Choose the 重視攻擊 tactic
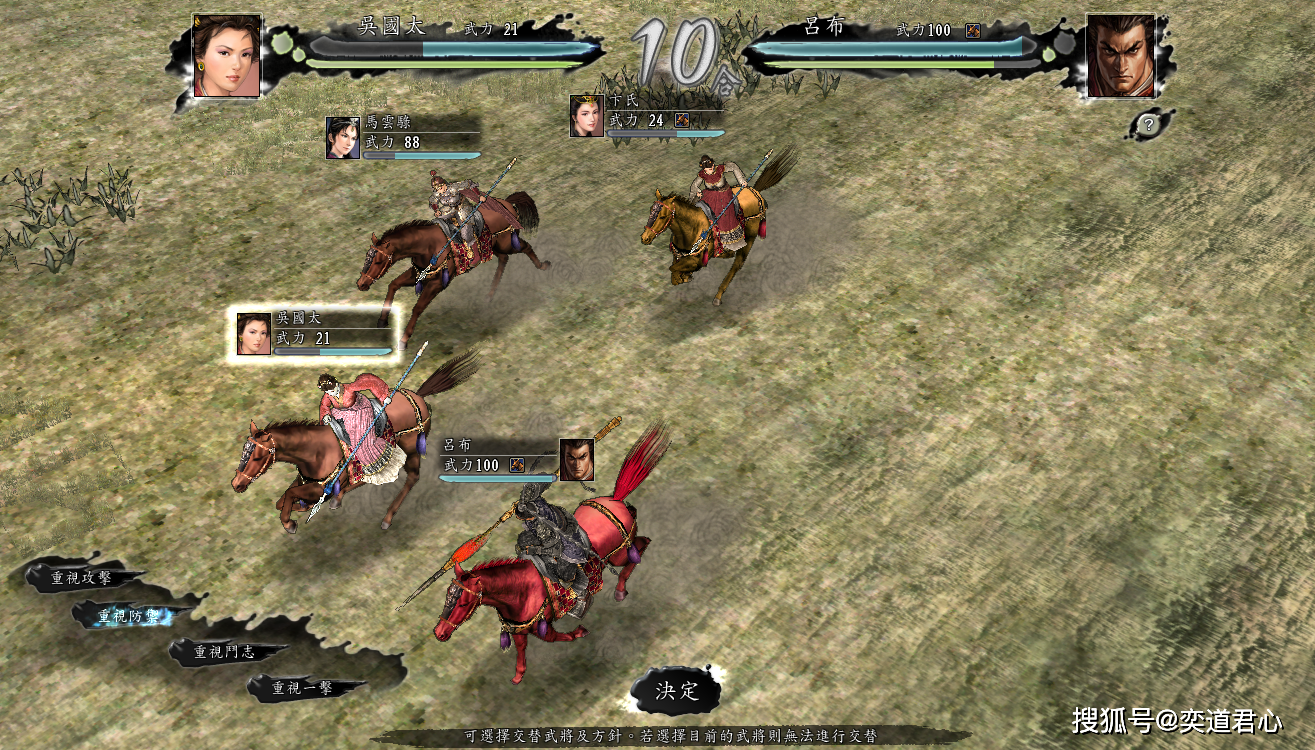Image resolution: width=1315 pixels, height=750 pixels. click(x=82, y=578)
